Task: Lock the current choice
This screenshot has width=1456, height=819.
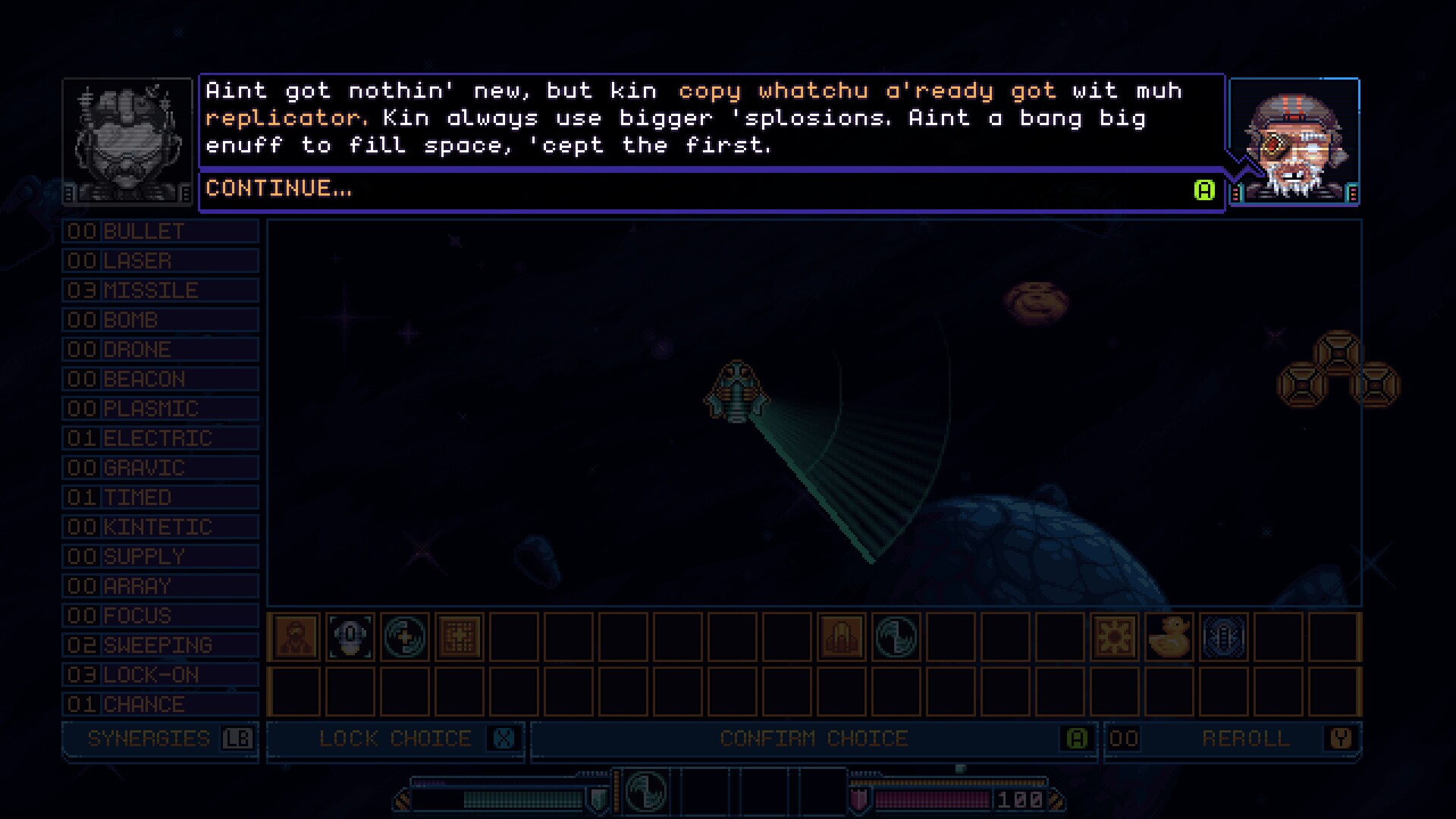Action: 395,739
